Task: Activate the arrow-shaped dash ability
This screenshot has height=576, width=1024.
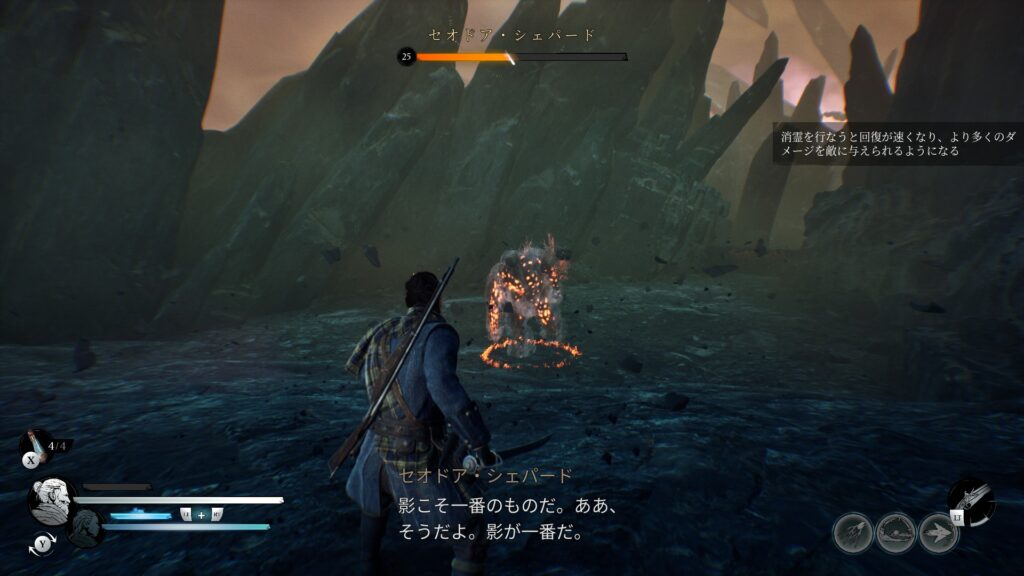Action: point(939,533)
